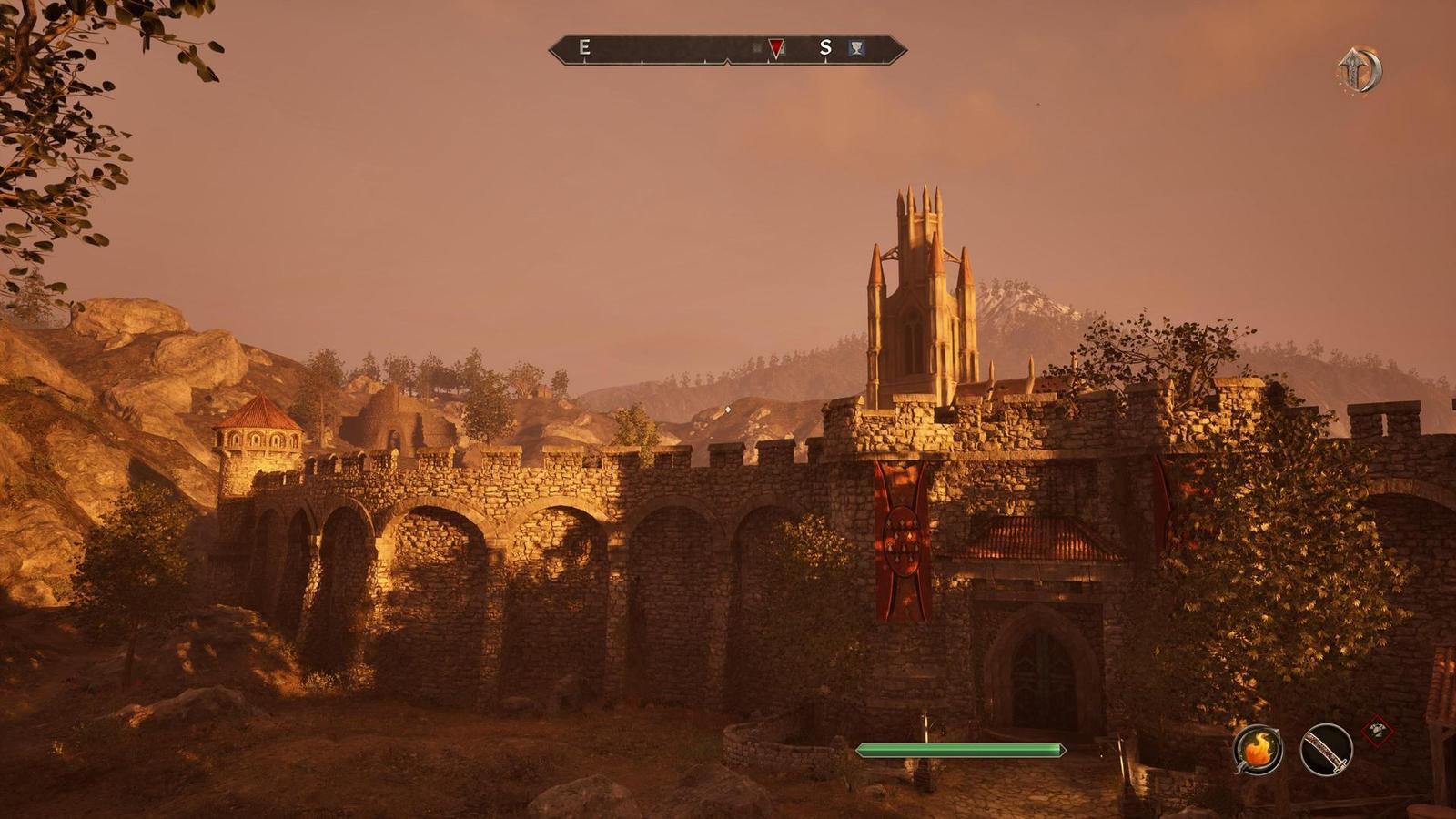The image size is (1456, 819).
Task: Click the red diamond status effect icon
Action: click(x=1377, y=730)
